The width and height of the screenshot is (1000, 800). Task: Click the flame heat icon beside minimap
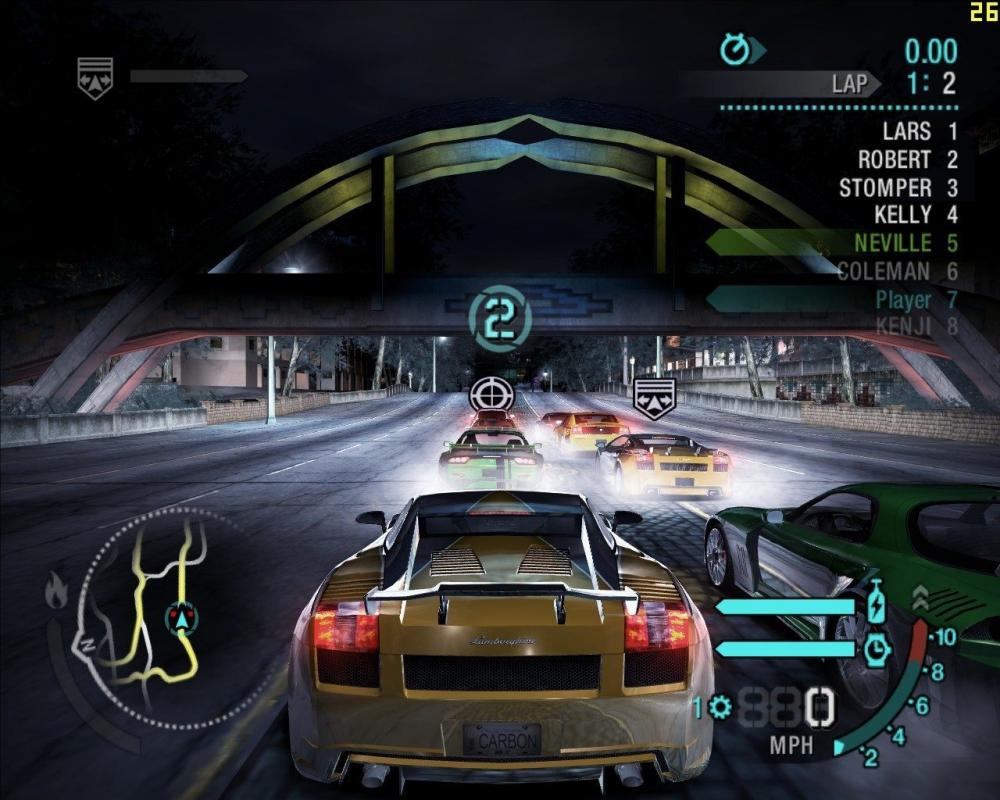(x=56, y=592)
